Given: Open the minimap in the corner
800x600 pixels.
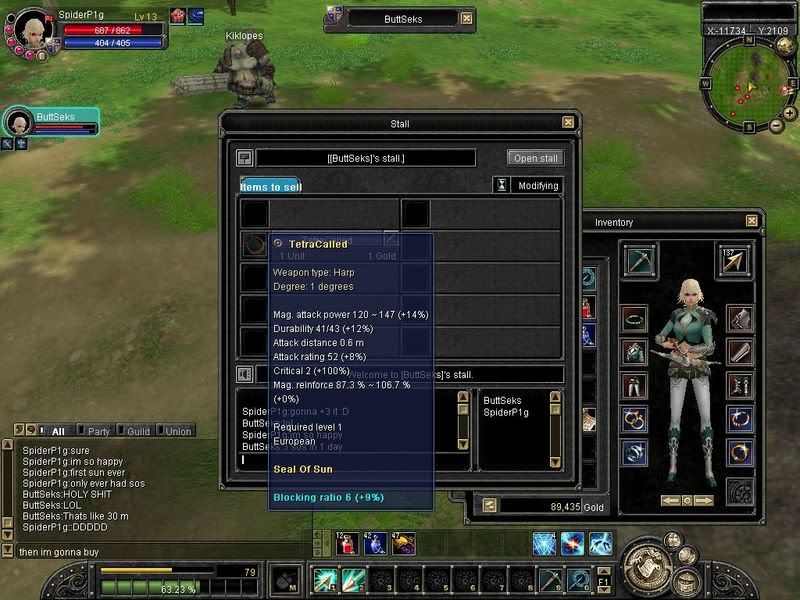Looking at the screenshot, I should click(x=744, y=78).
